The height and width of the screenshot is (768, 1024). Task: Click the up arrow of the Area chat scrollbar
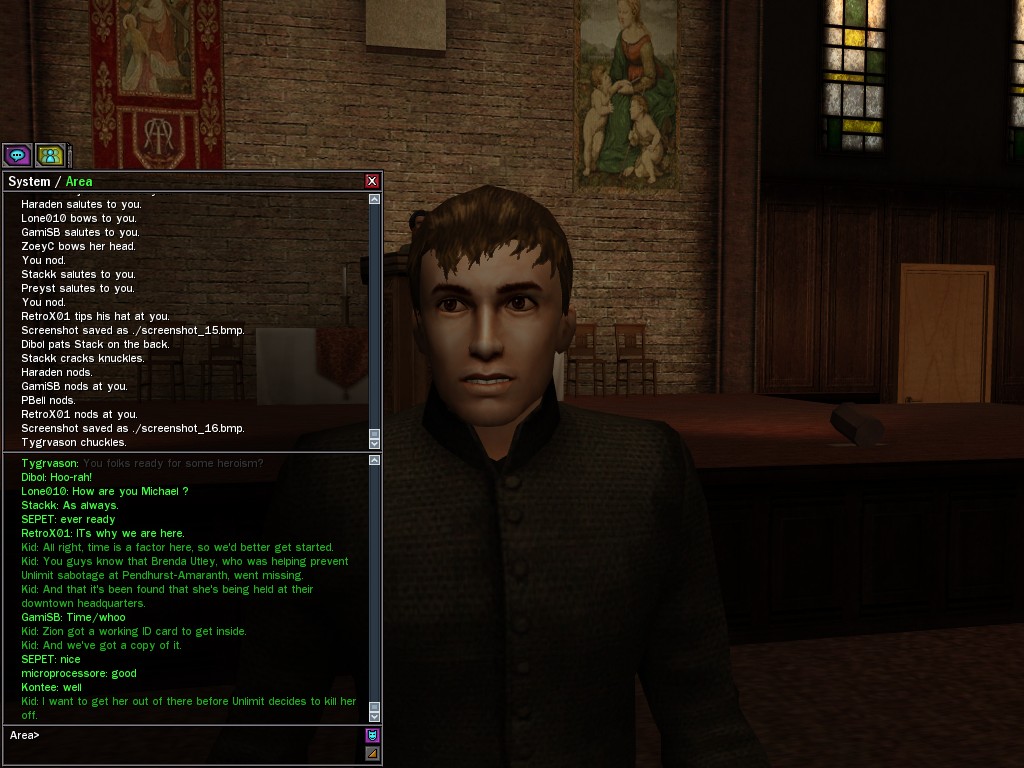click(x=375, y=460)
